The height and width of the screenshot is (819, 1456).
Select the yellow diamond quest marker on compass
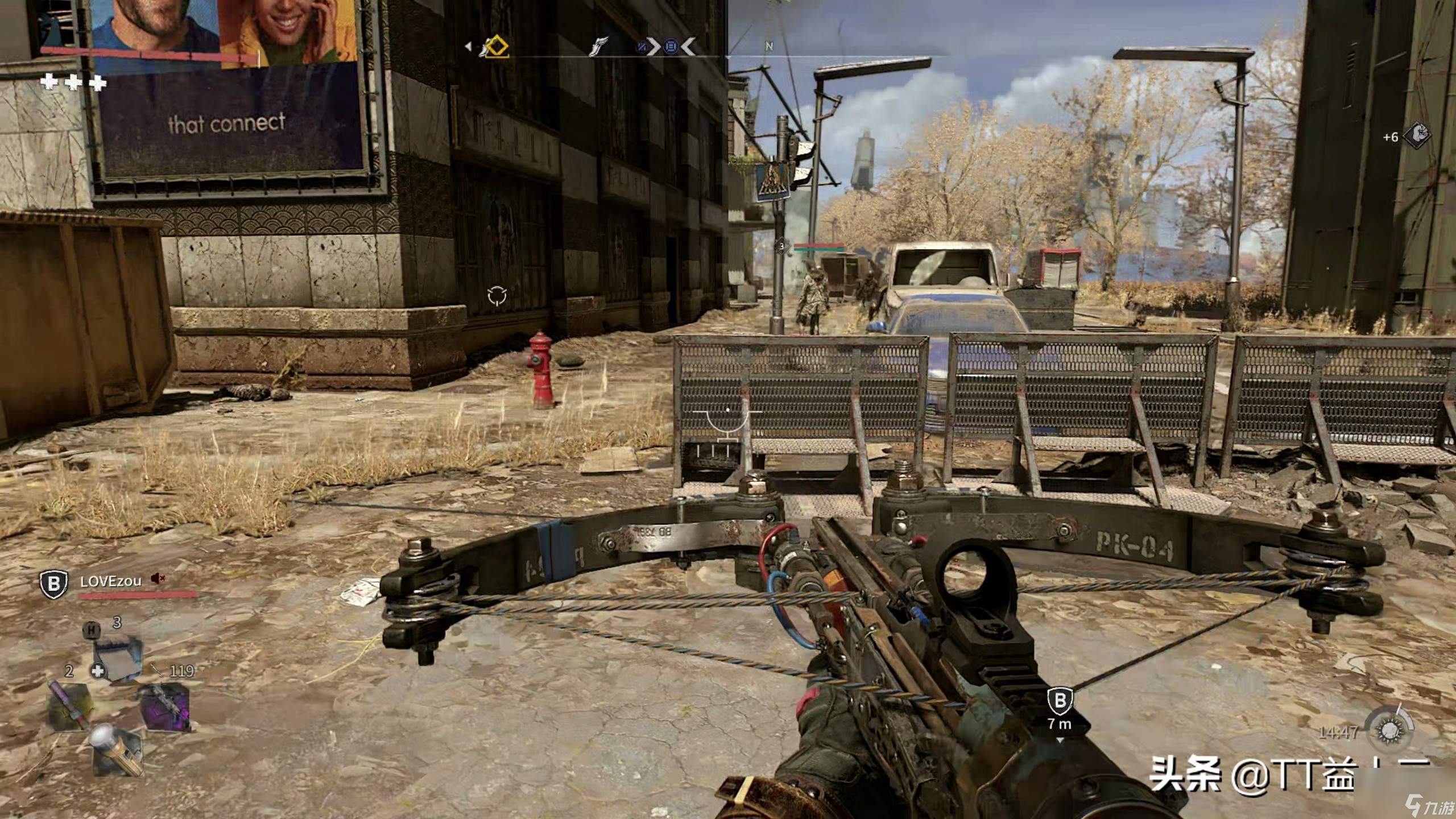[495, 47]
